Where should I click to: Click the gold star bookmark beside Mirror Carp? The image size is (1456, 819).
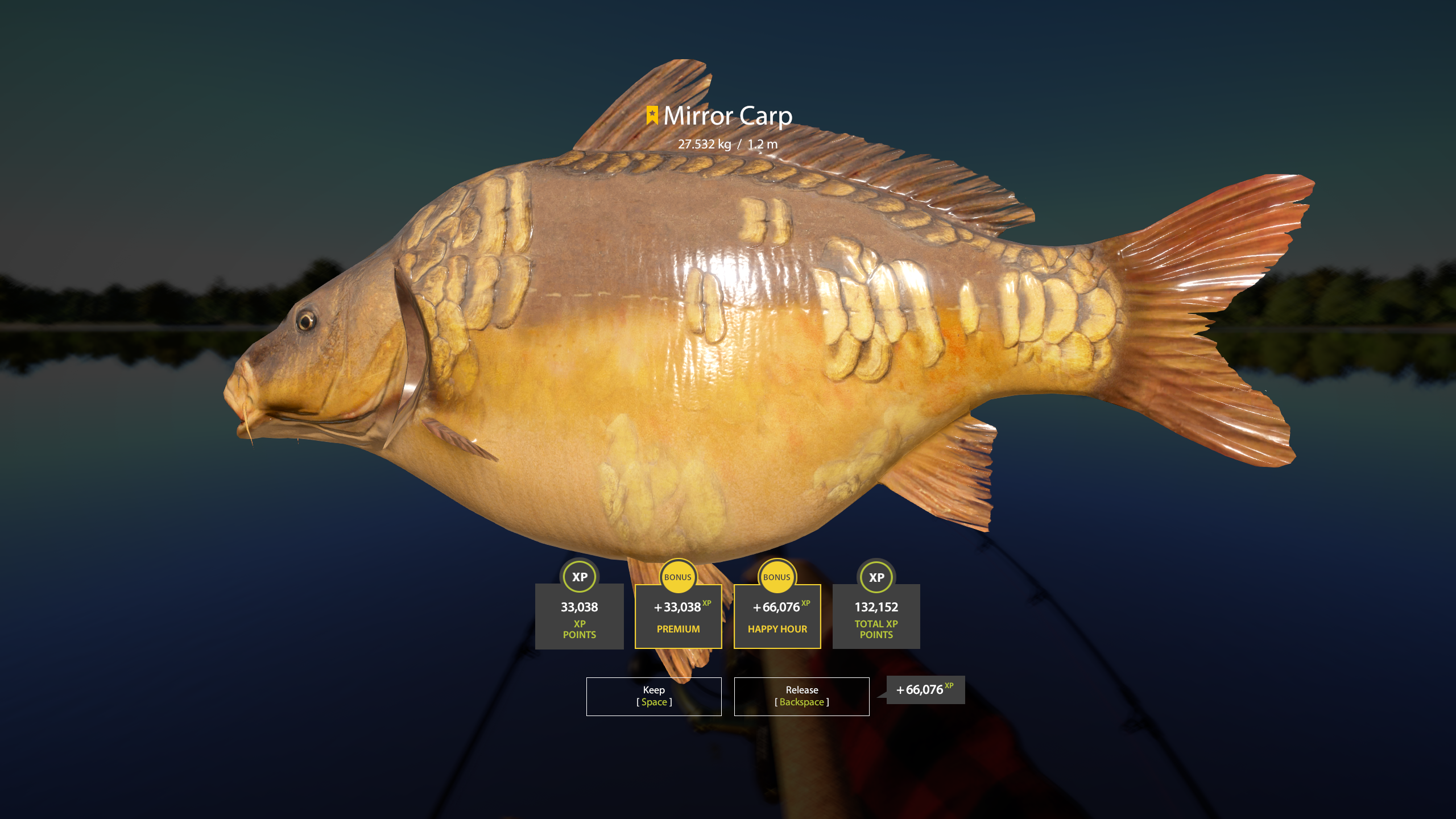[652, 115]
